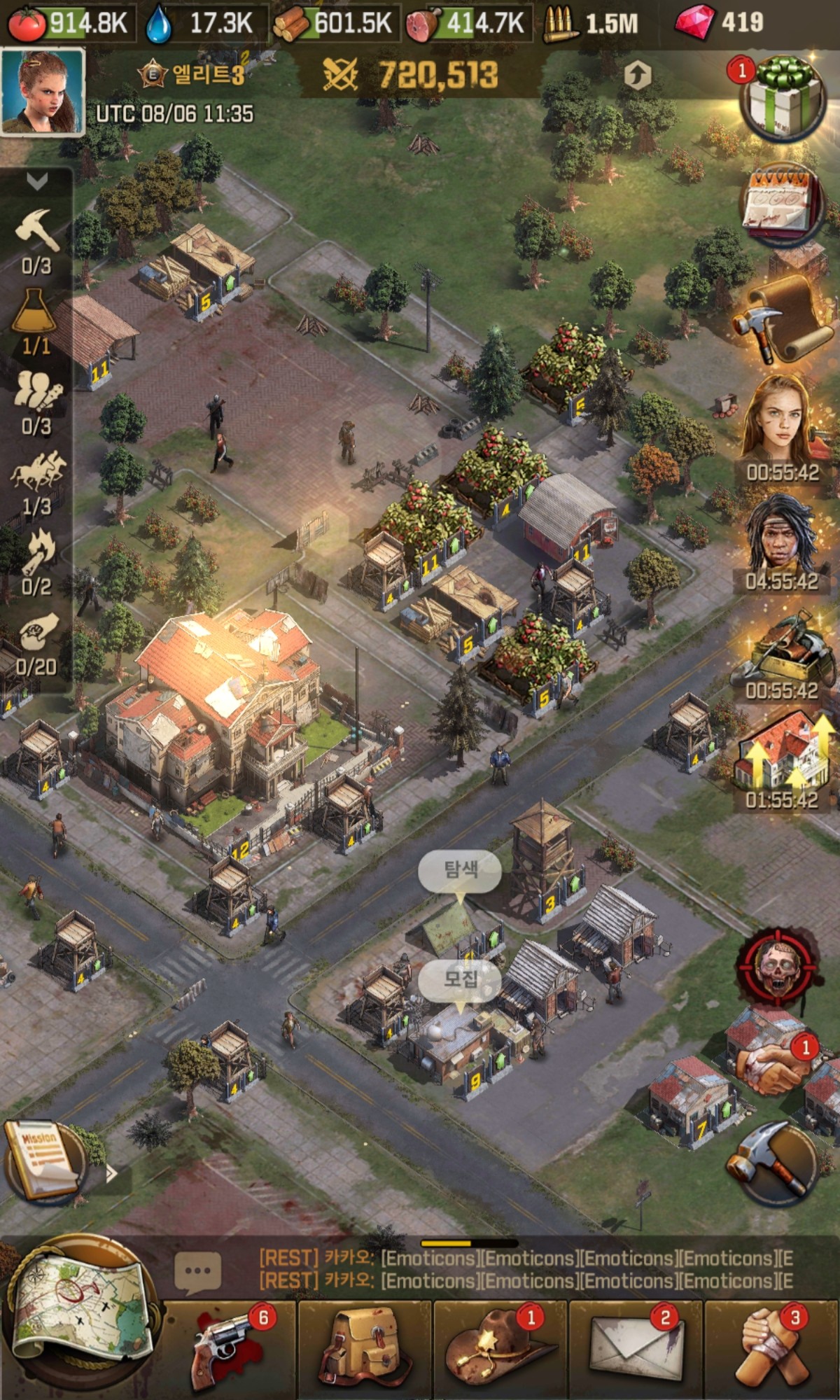
Task: Open the calendar events icon
Action: 783,203
